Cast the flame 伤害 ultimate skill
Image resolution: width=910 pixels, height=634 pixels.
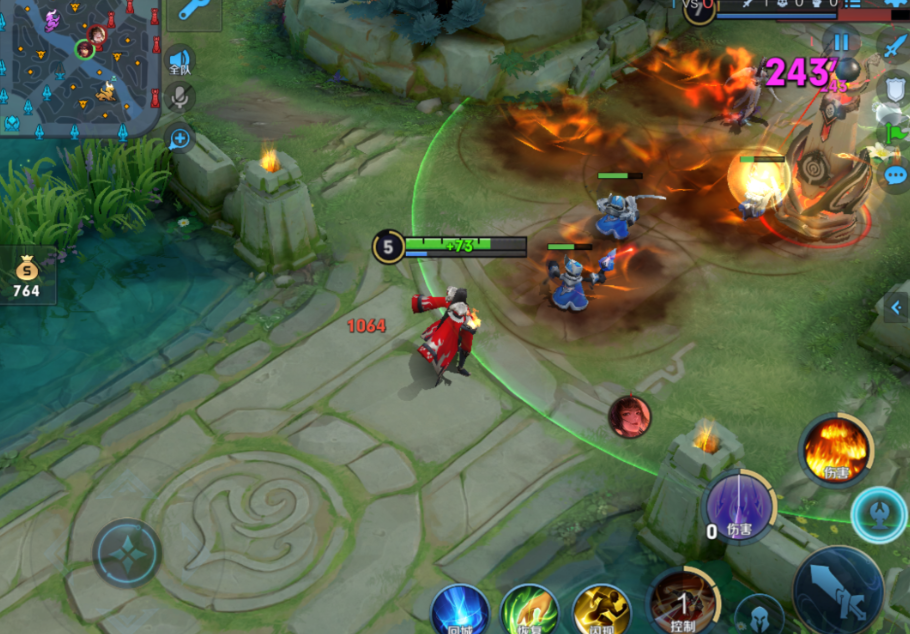click(835, 449)
